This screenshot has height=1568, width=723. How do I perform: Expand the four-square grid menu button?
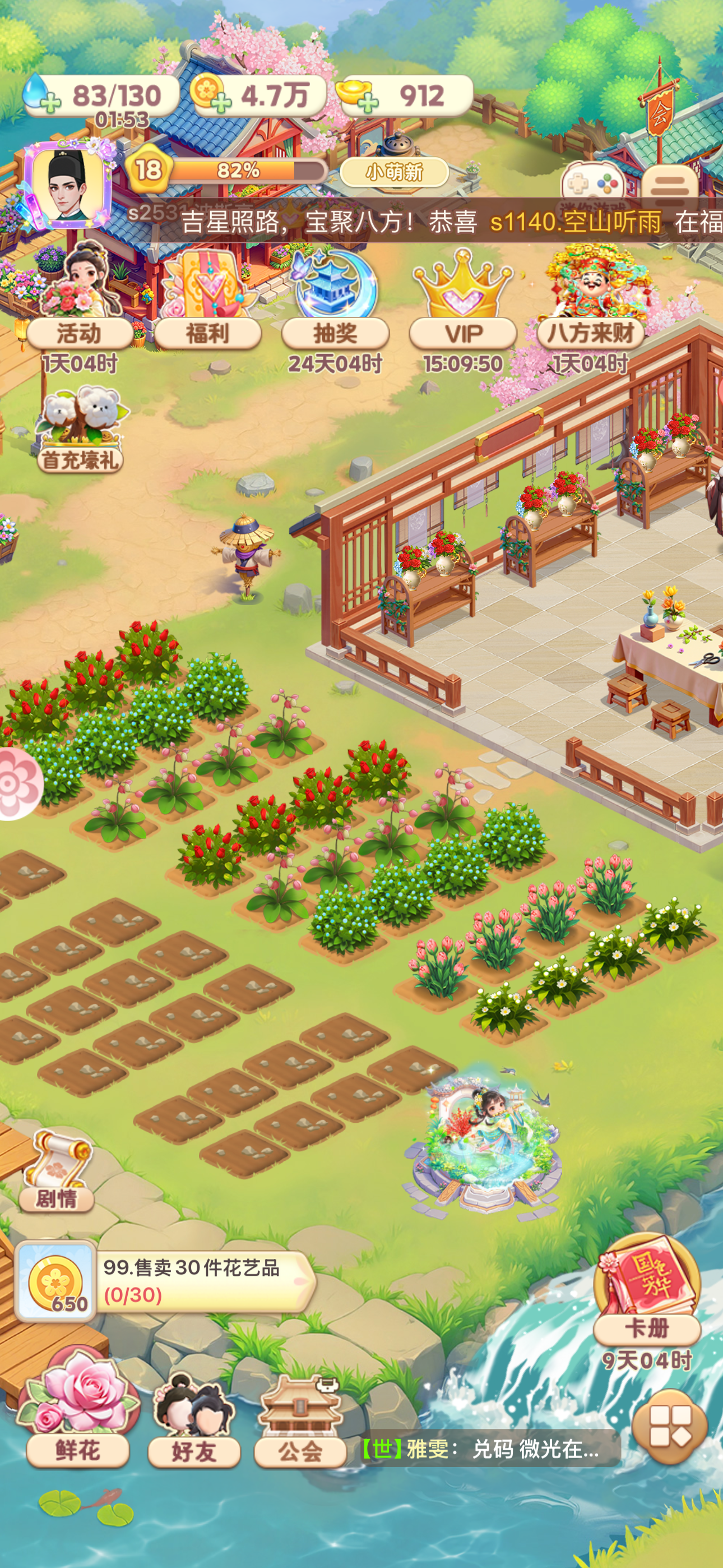[669, 1427]
